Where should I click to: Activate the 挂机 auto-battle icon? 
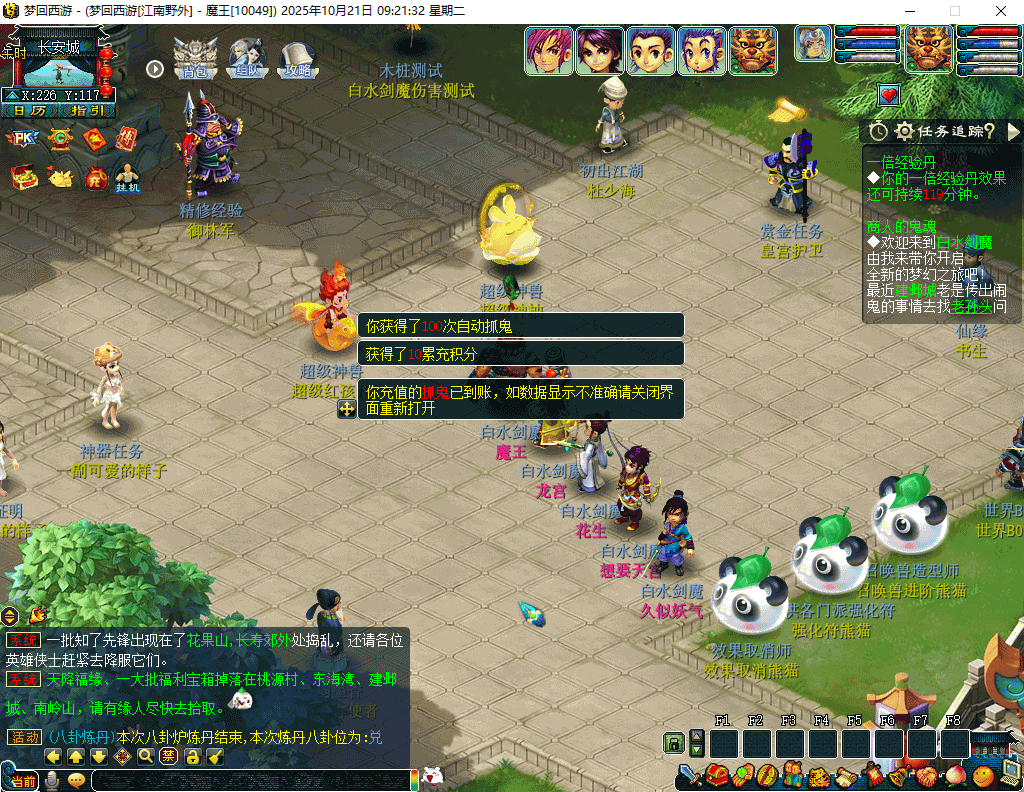(127, 177)
